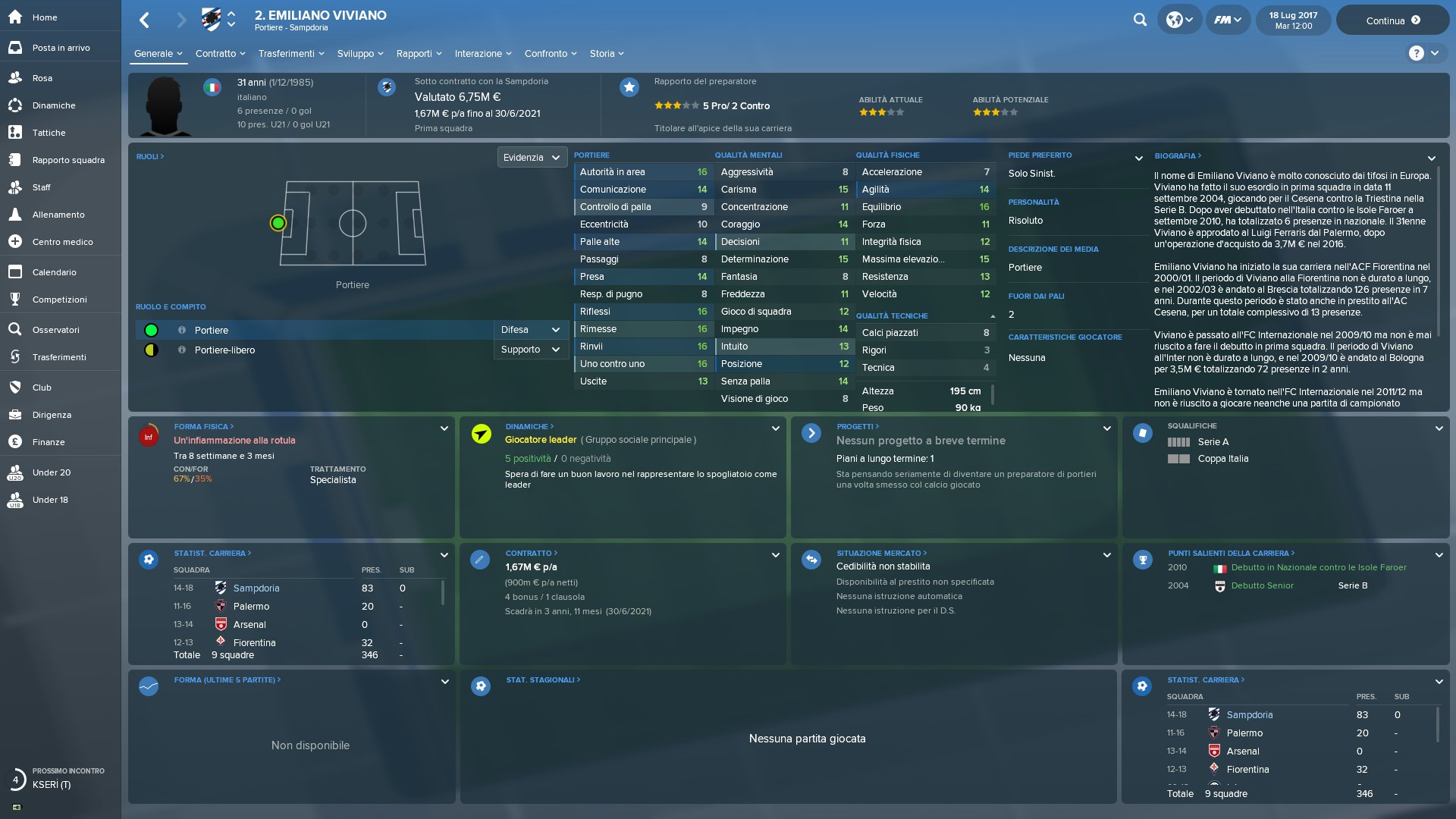Open the help question mark icon
1456x819 pixels.
[1416, 53]
